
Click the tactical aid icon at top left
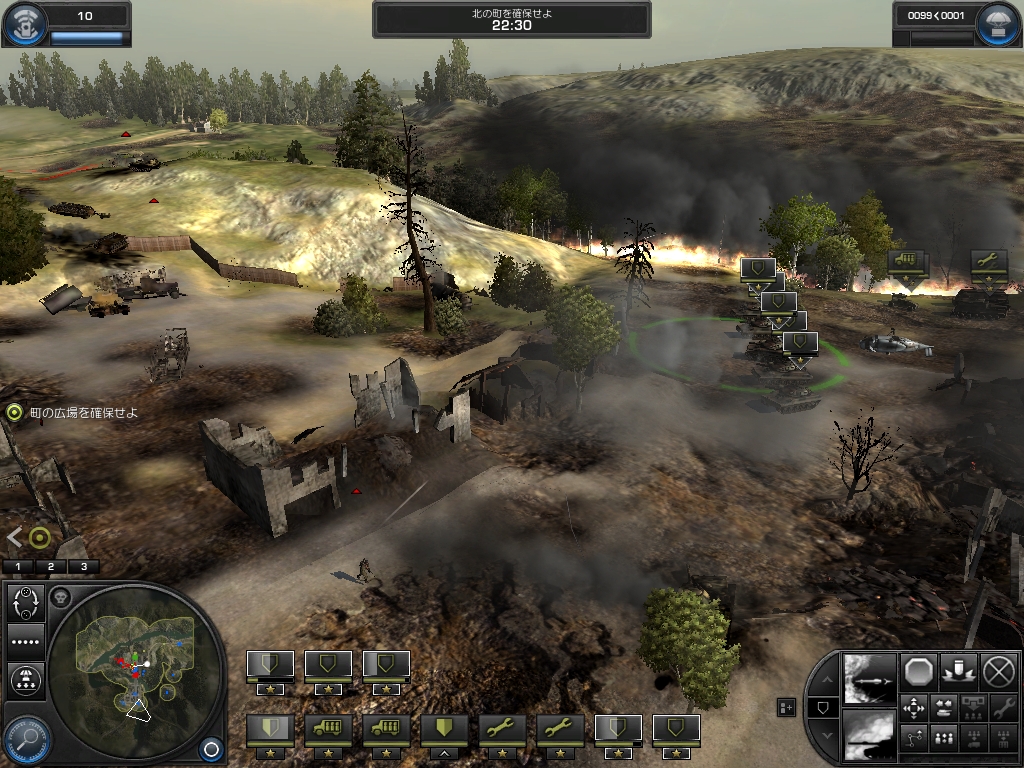pos(26,26)
